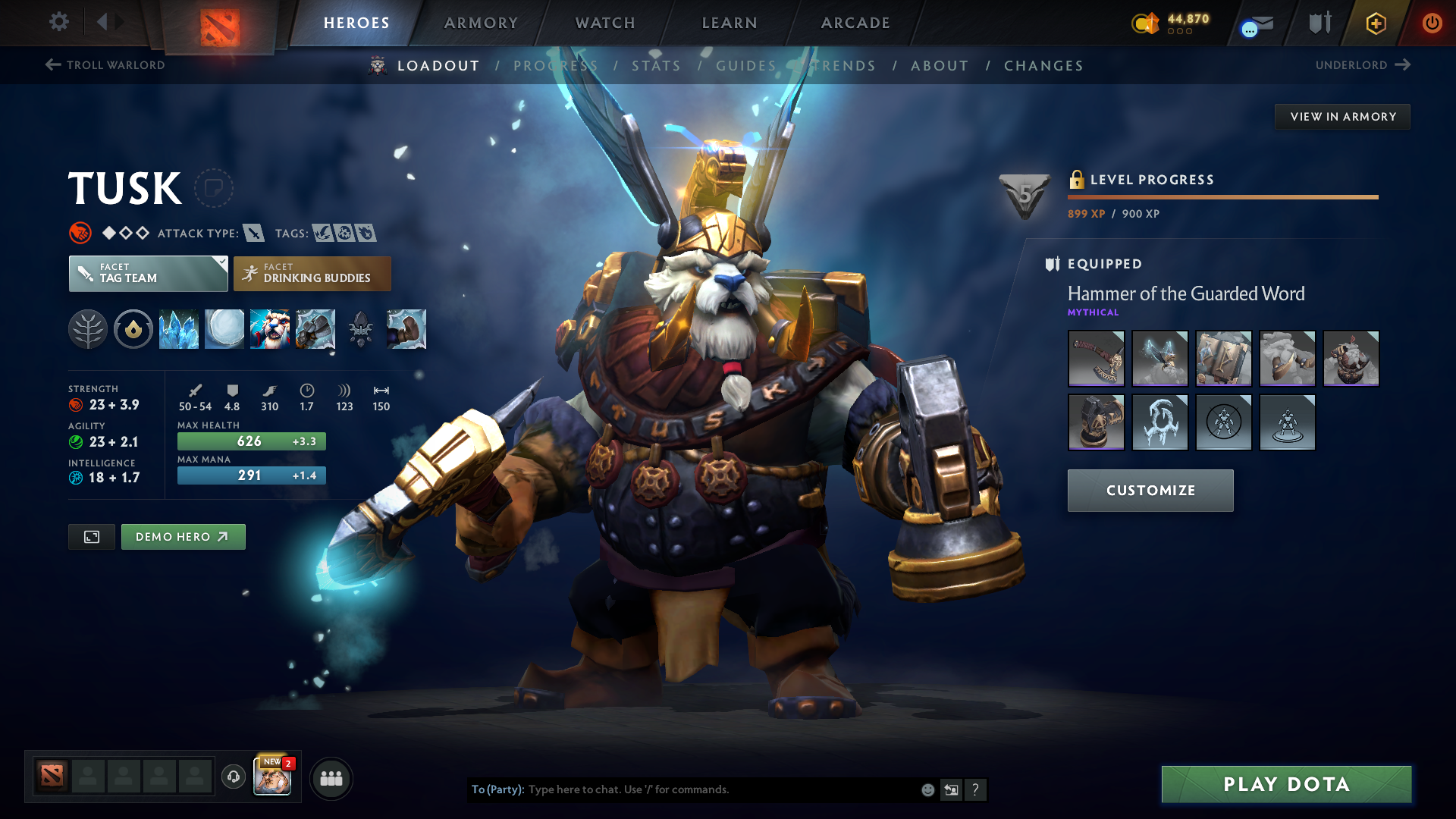
Task: Click the power button icon to exit
Action: [1432, 23]
